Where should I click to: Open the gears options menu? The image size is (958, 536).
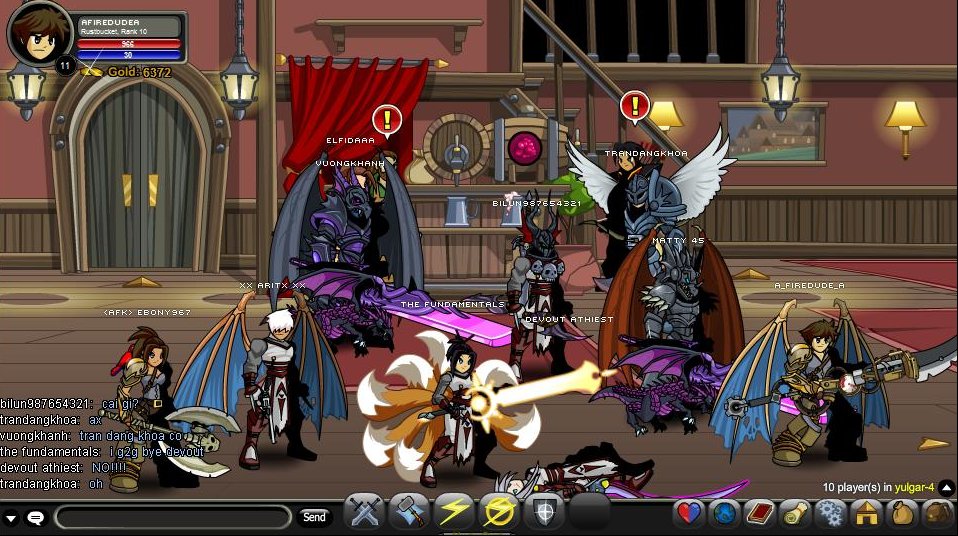click(830, 514)
